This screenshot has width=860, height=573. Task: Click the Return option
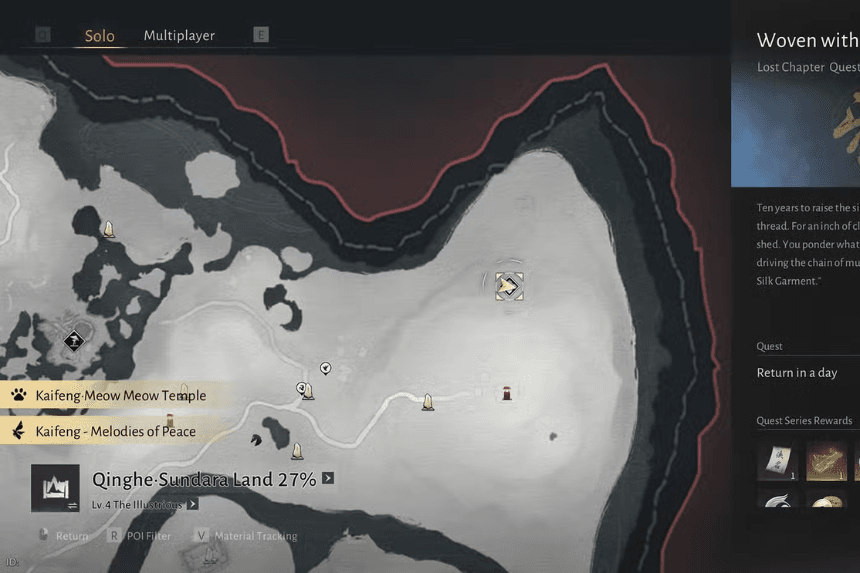tap(71, 536)
